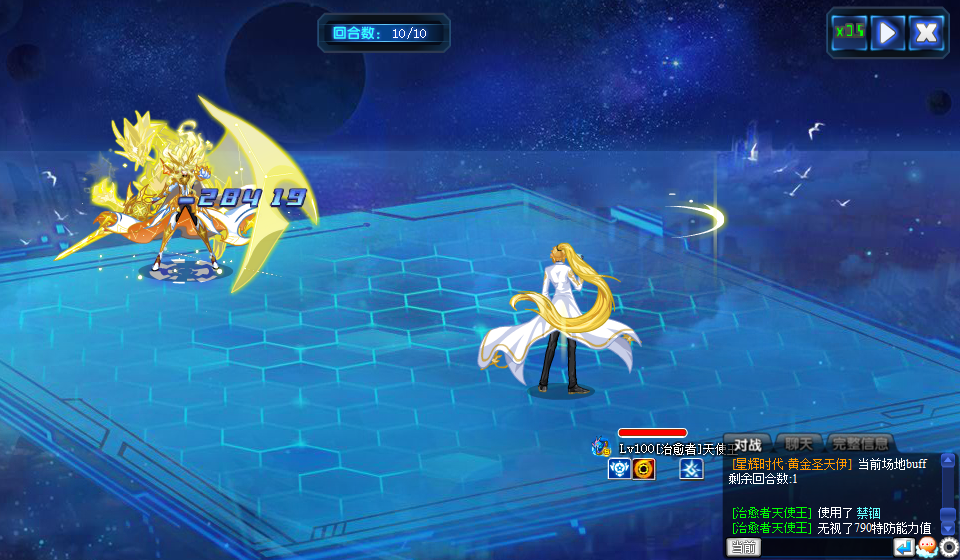The height and width of the screenshot is (560, 960).
Task: Inspect the blue rune status effect icon
Action: [691, 469]
